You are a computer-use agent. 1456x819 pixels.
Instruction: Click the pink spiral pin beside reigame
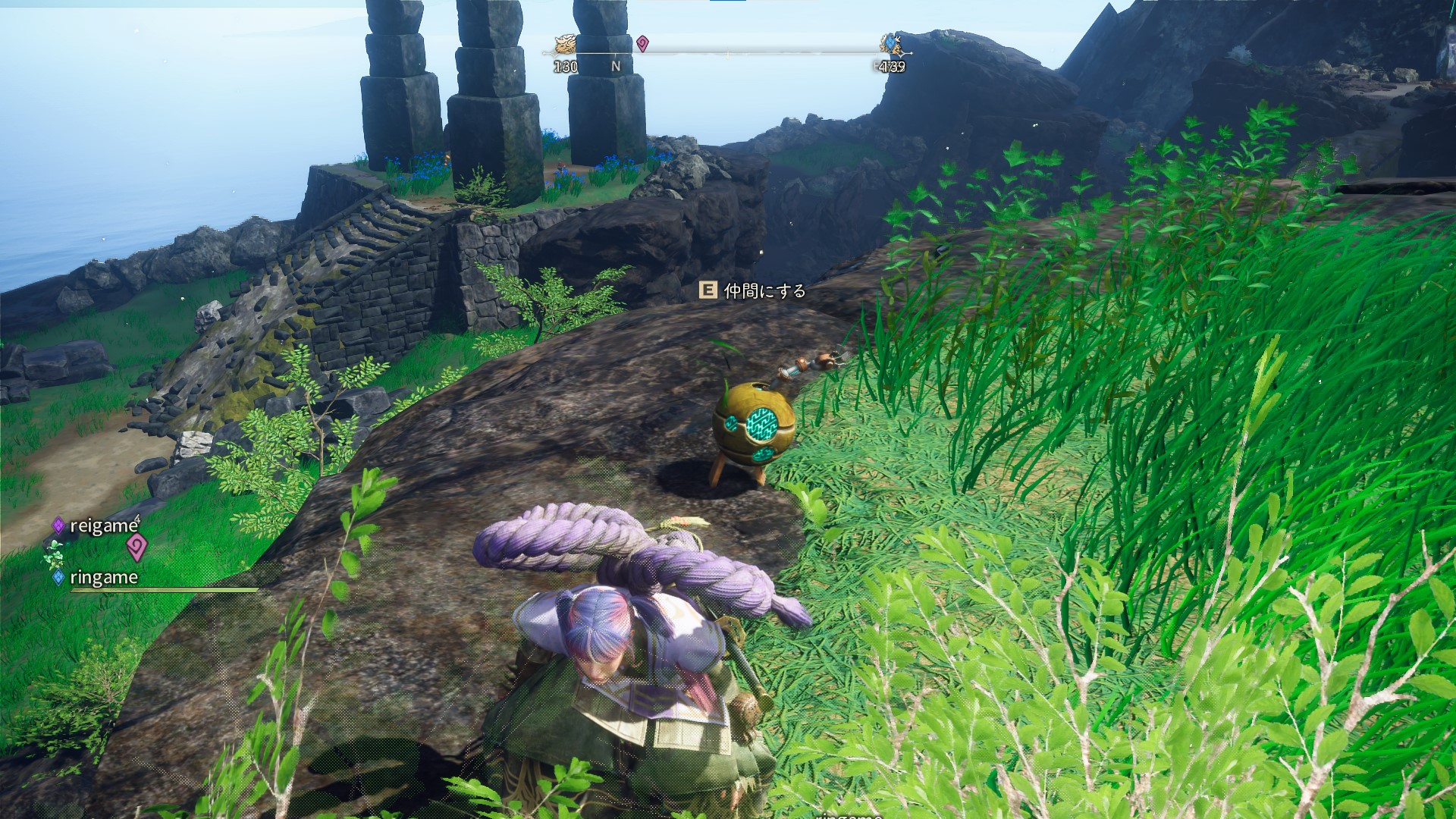tap(136, 547)
